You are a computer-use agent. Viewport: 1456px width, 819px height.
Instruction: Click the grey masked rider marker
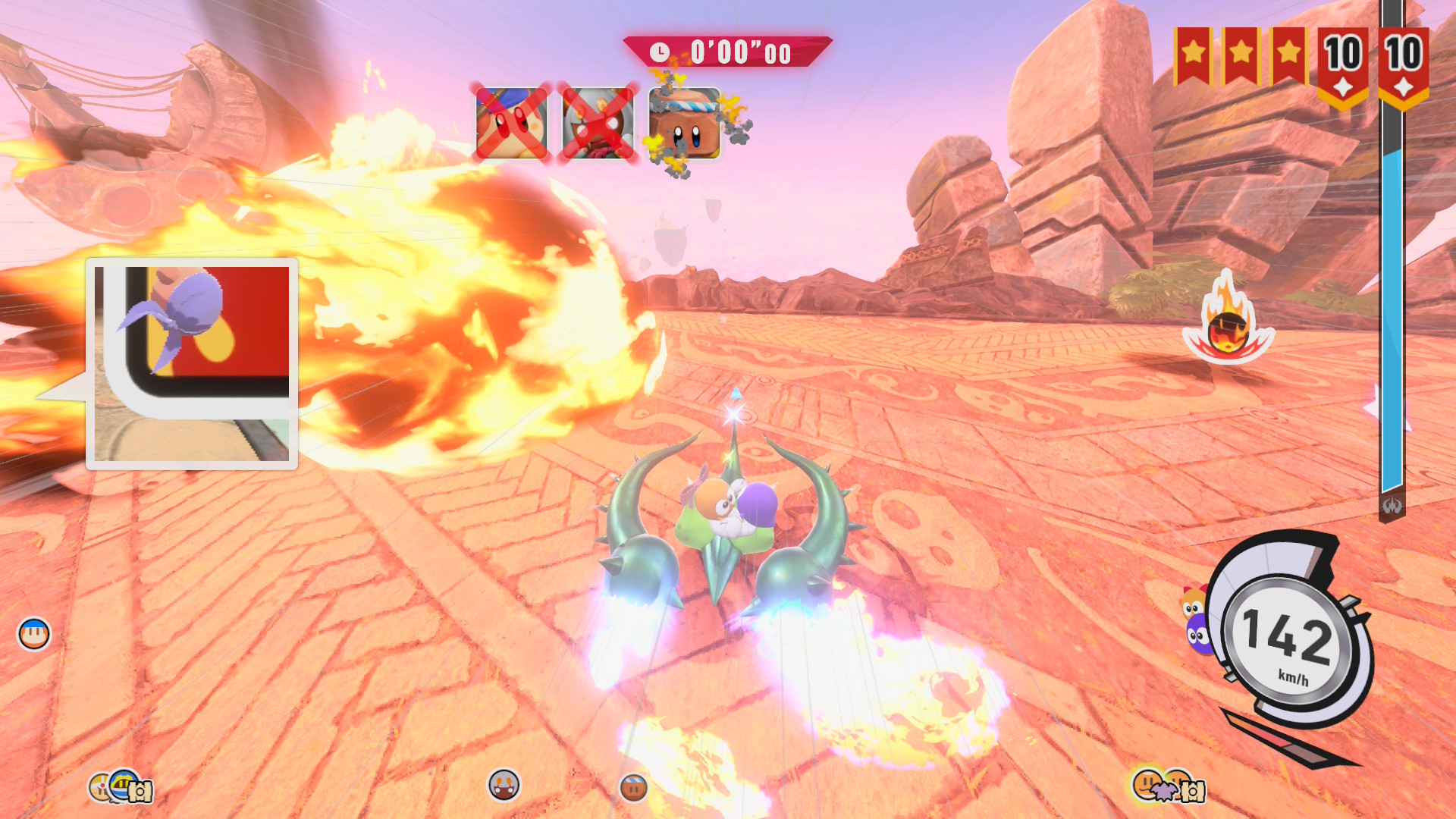(504, 784)
